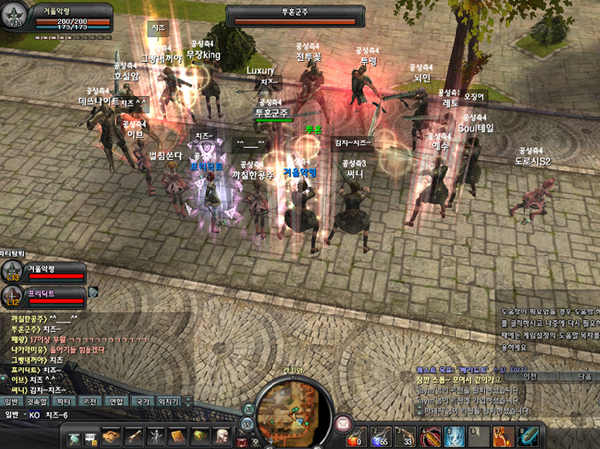The height and width of the screenshot is (449, 600).
Task: Open the 귓속말 whisper chat tab
Action: click(37, 401)
